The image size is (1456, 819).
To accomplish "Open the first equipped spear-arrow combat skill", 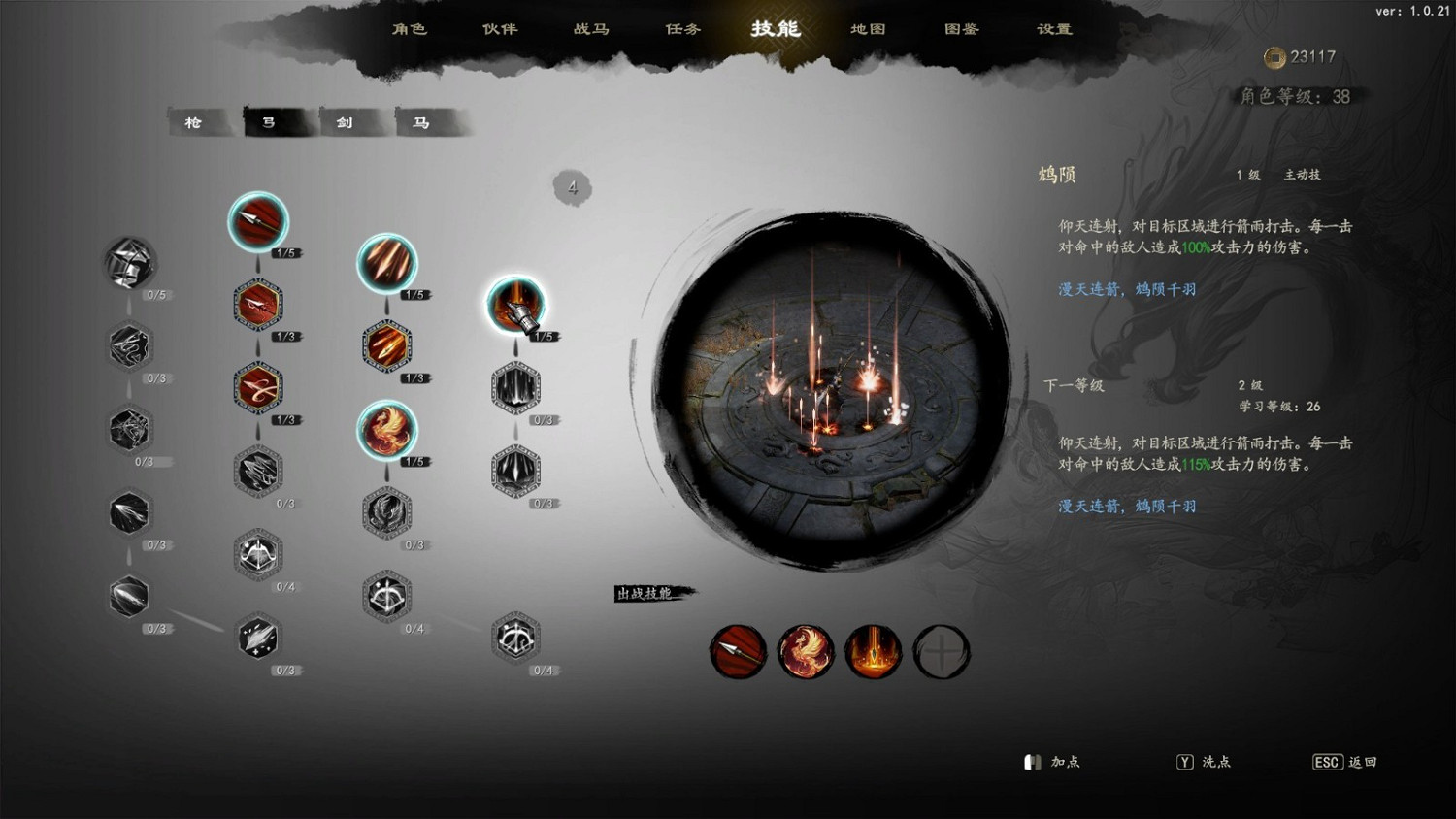I will pyautogui.click(x=738, y=651).
